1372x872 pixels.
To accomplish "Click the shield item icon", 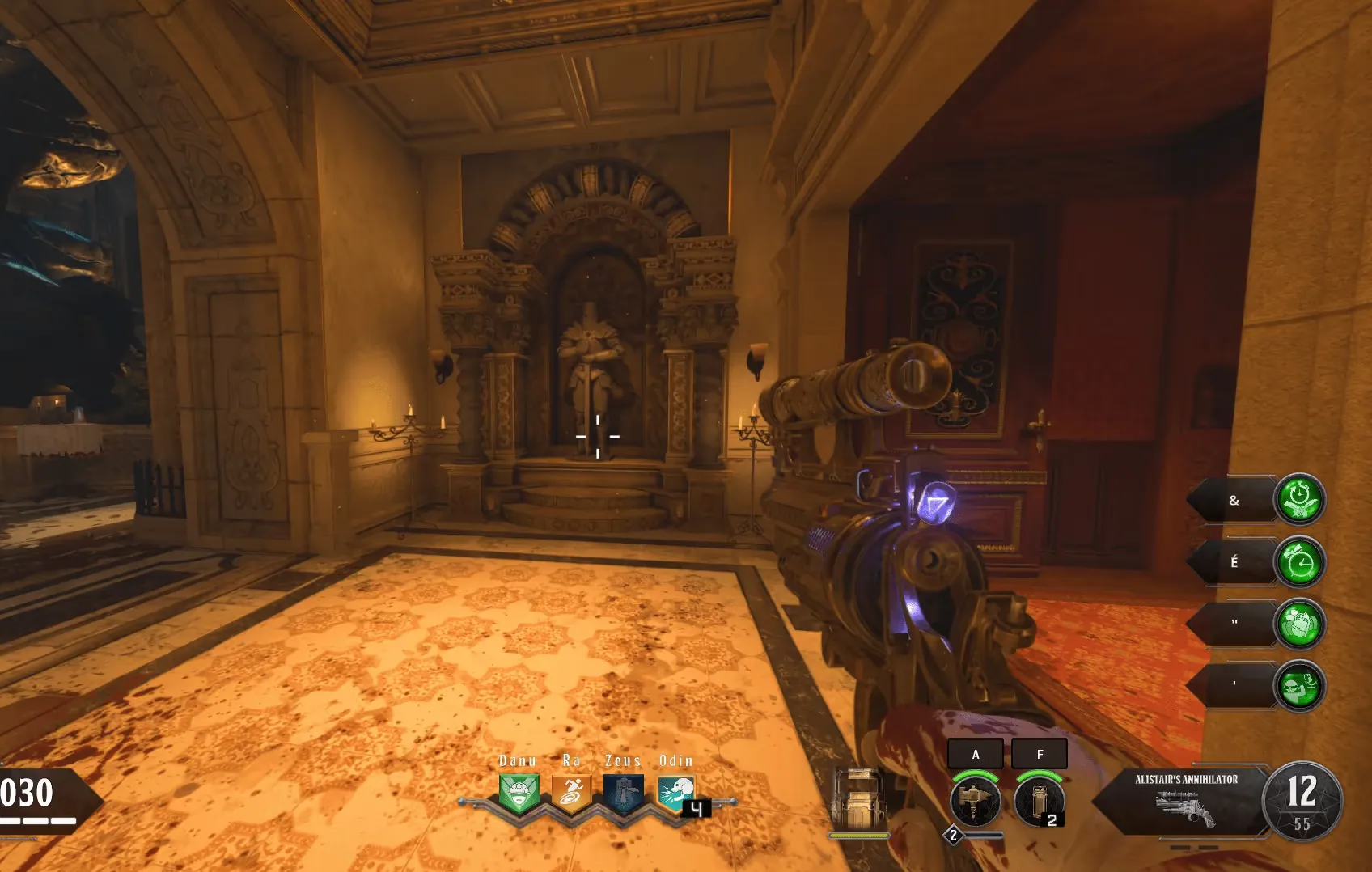I will (858, 799).
